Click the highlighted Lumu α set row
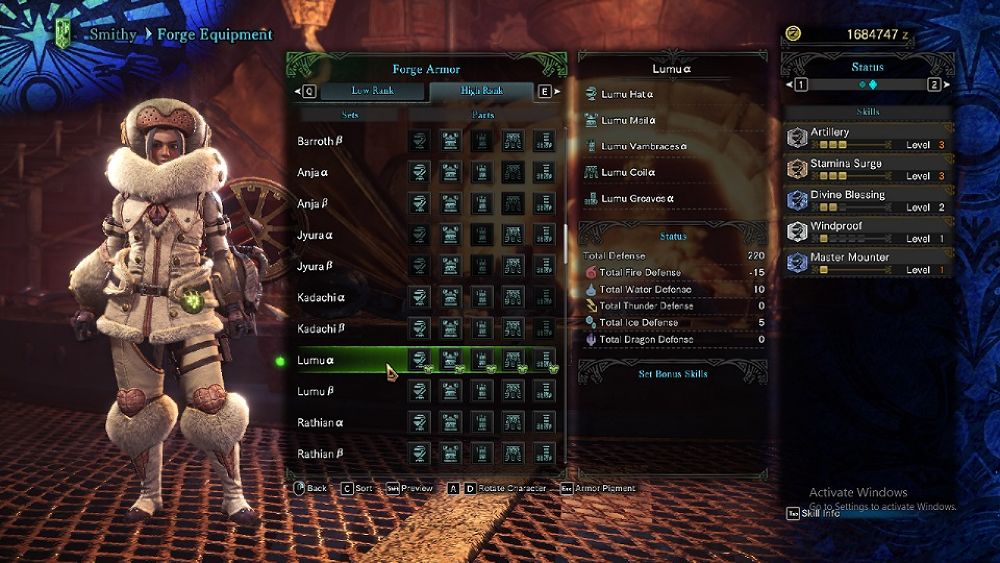This screenshot has height=563, width=1000. click(x=316, y=360)
